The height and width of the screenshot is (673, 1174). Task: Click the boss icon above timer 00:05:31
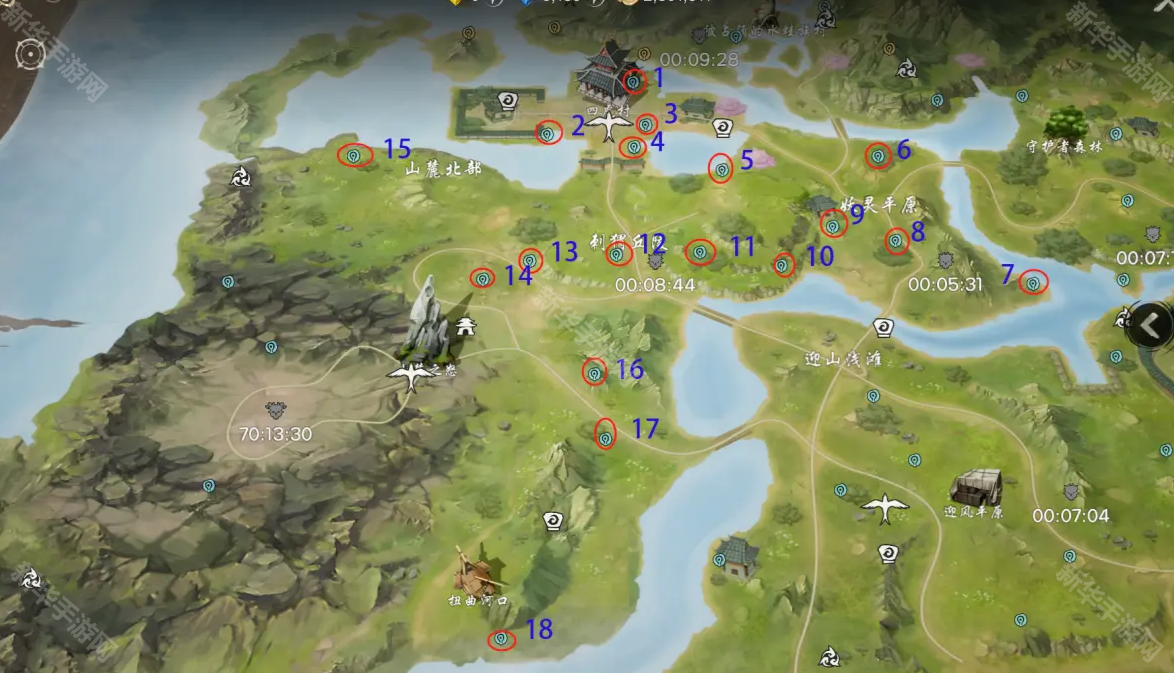coord(946,261)
